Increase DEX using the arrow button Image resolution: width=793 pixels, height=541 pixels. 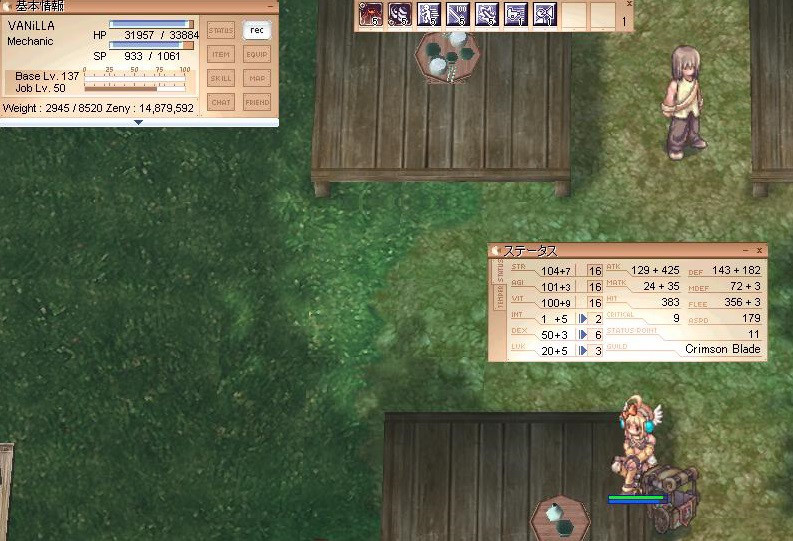tap(582, 334)
